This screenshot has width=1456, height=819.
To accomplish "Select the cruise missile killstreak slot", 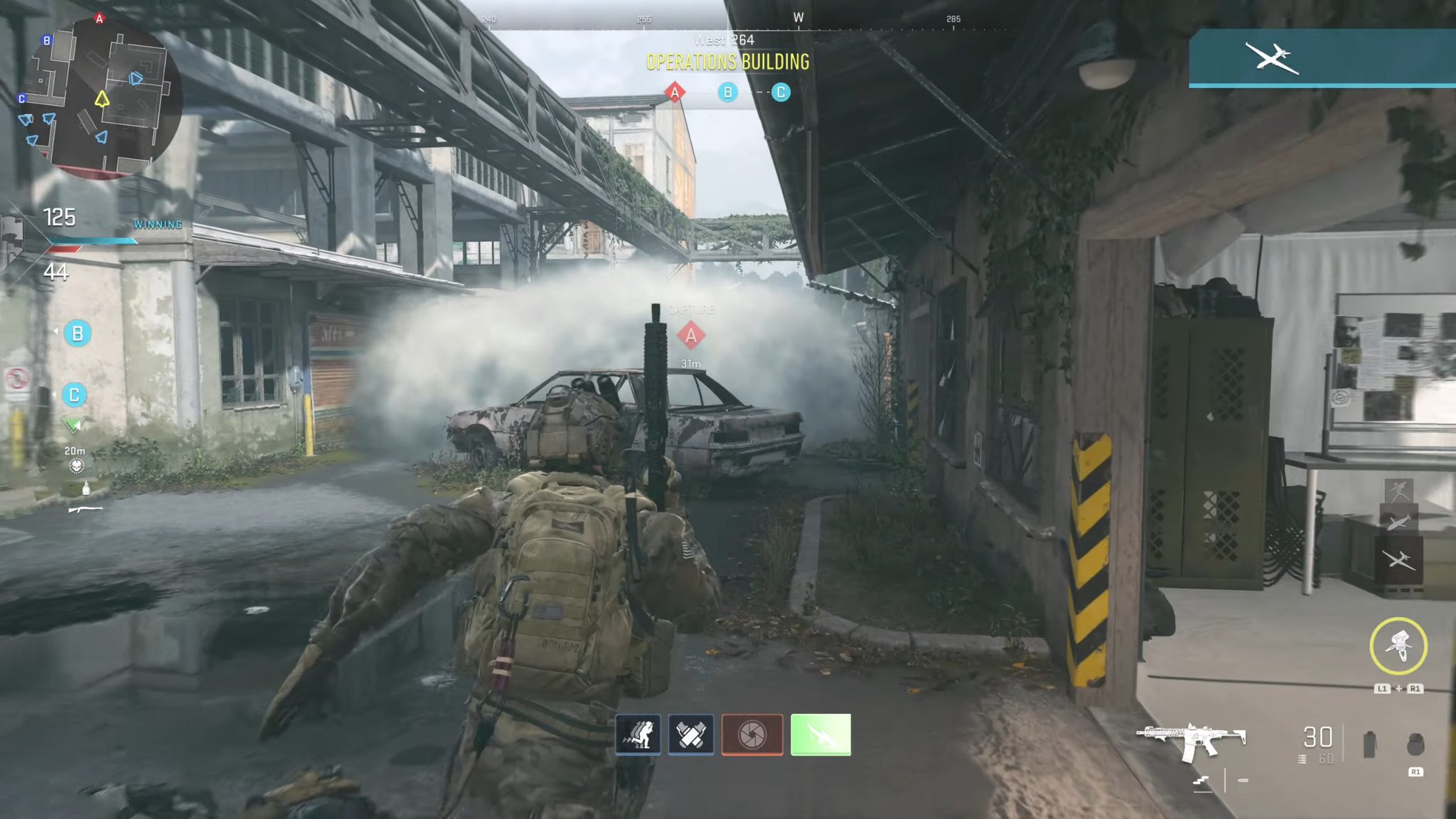I will pyautogui.click(x=1398, y=523).
